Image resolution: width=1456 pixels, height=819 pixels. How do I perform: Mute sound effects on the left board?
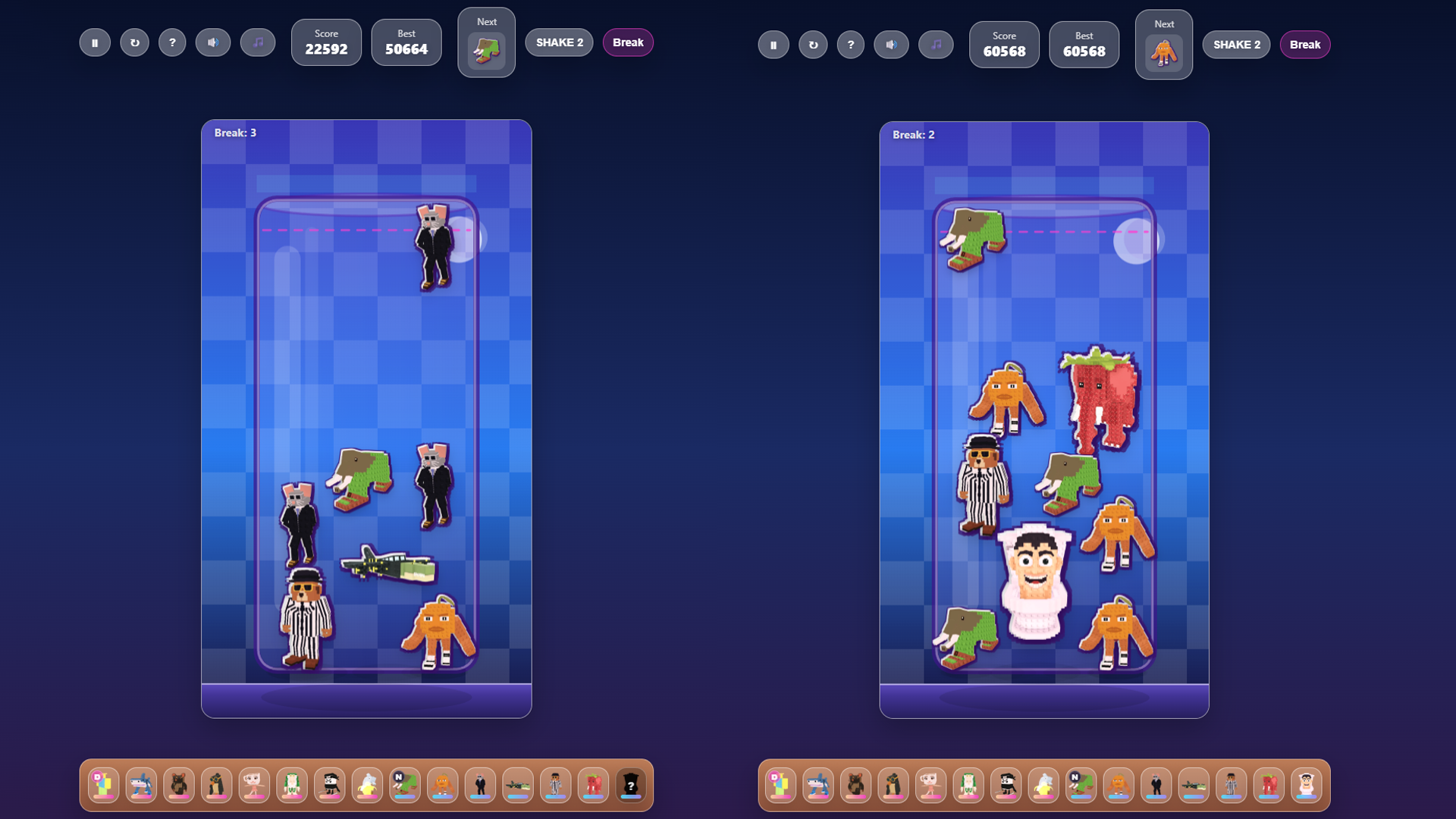[x=213, y=42]
